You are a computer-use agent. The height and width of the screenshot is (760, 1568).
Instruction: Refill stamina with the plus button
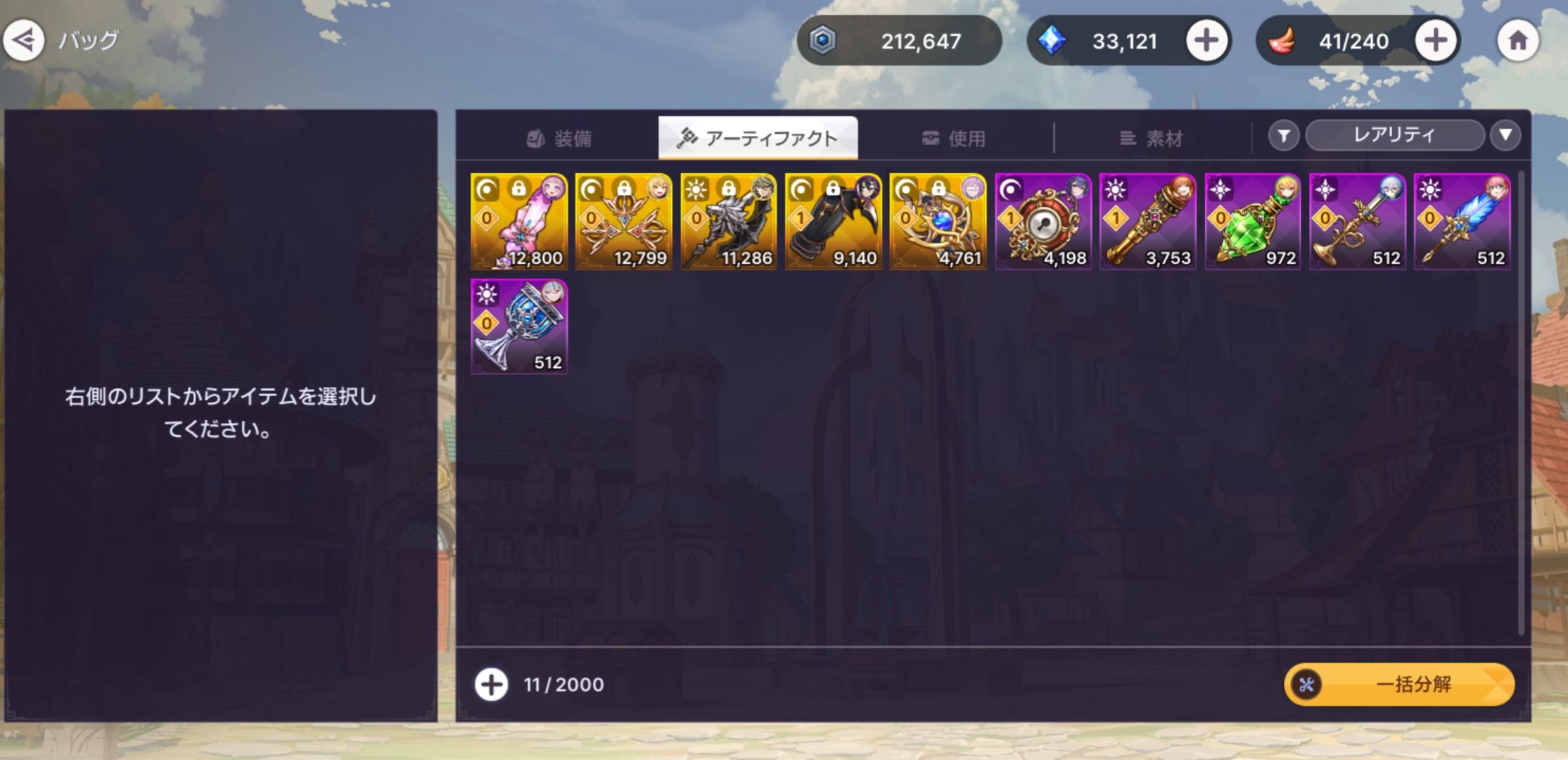pos(1435,41)
